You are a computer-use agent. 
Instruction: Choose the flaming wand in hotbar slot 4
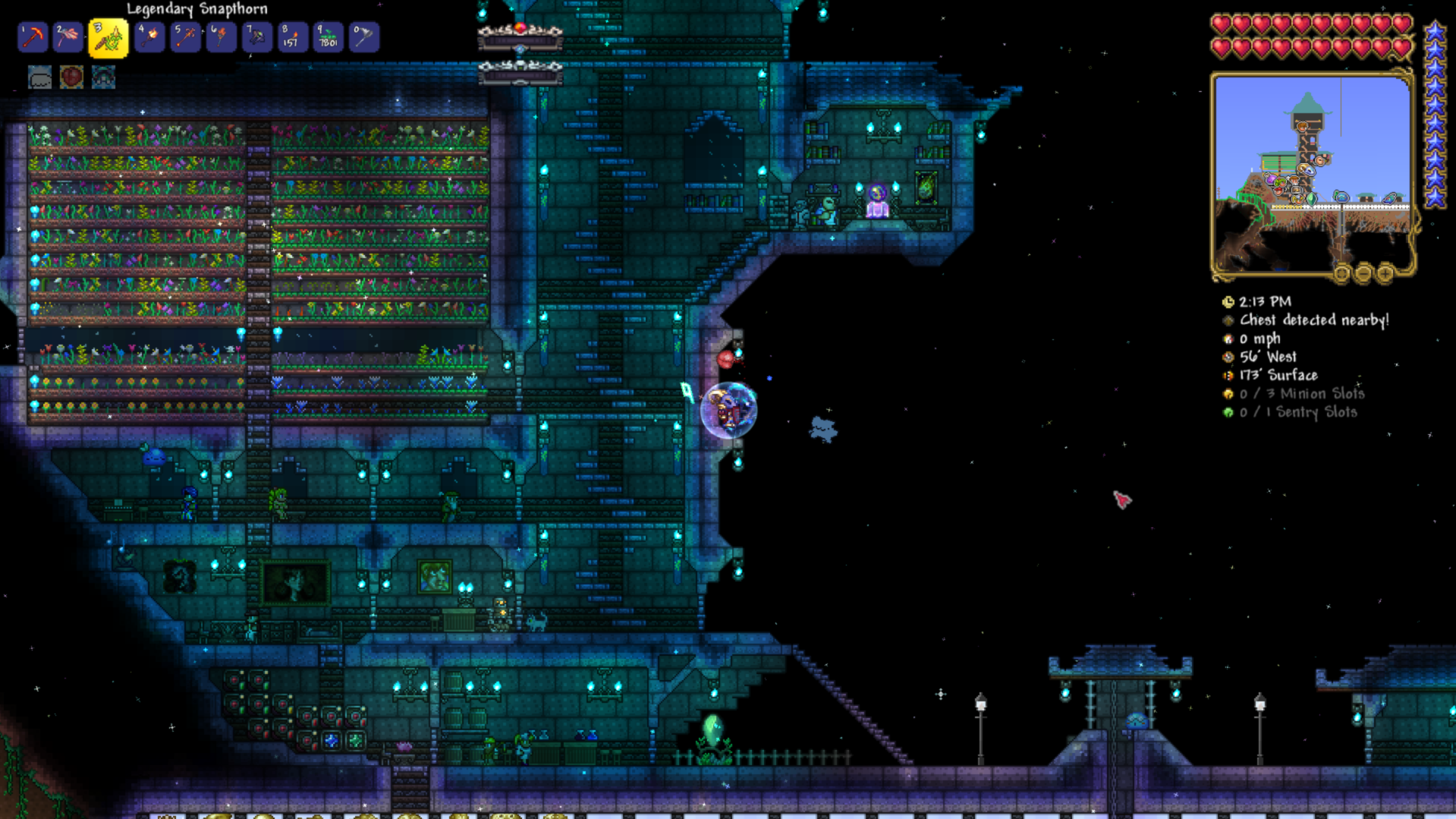[x=149, y=37]
